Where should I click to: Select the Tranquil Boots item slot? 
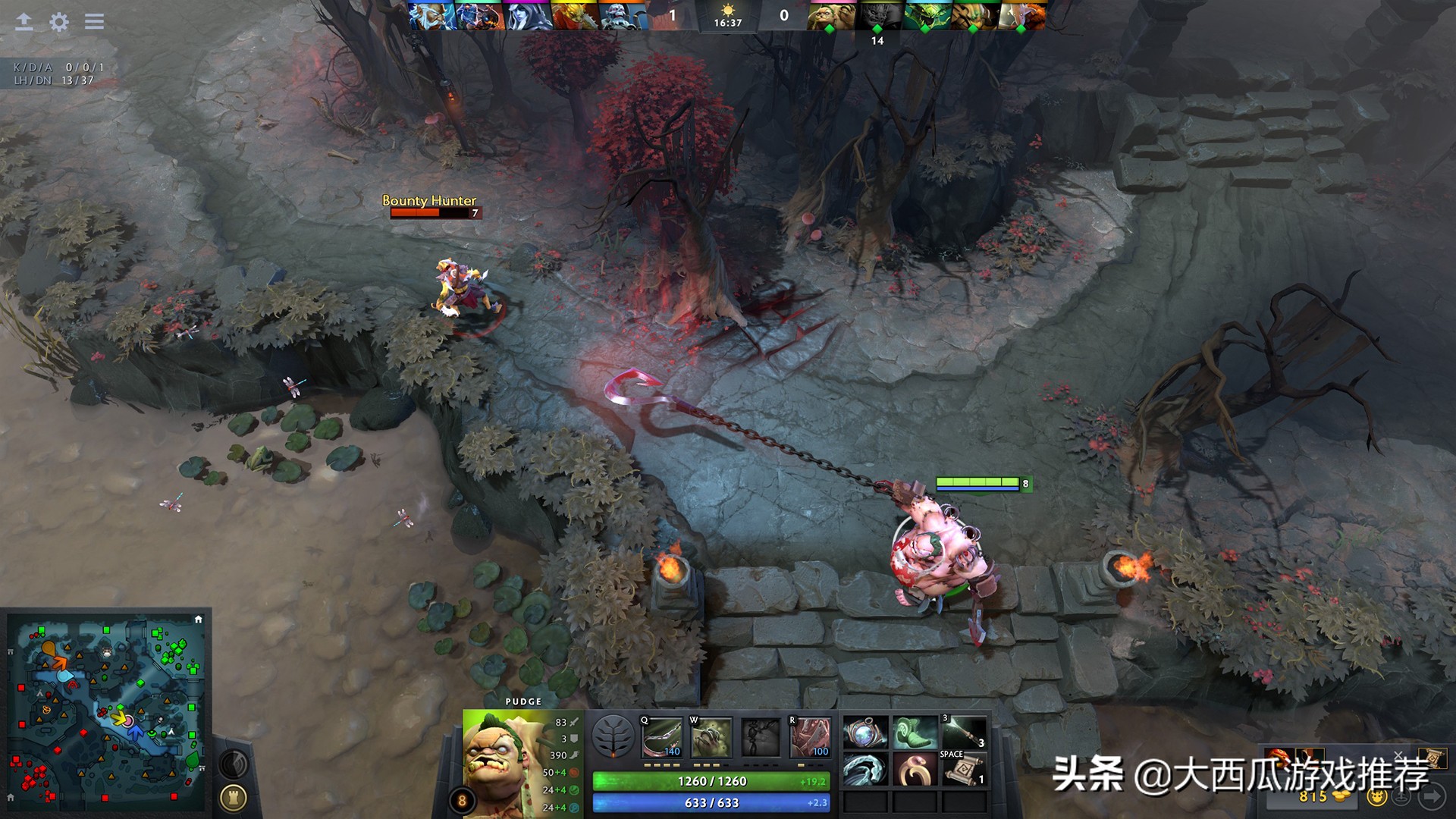(914, 733)
